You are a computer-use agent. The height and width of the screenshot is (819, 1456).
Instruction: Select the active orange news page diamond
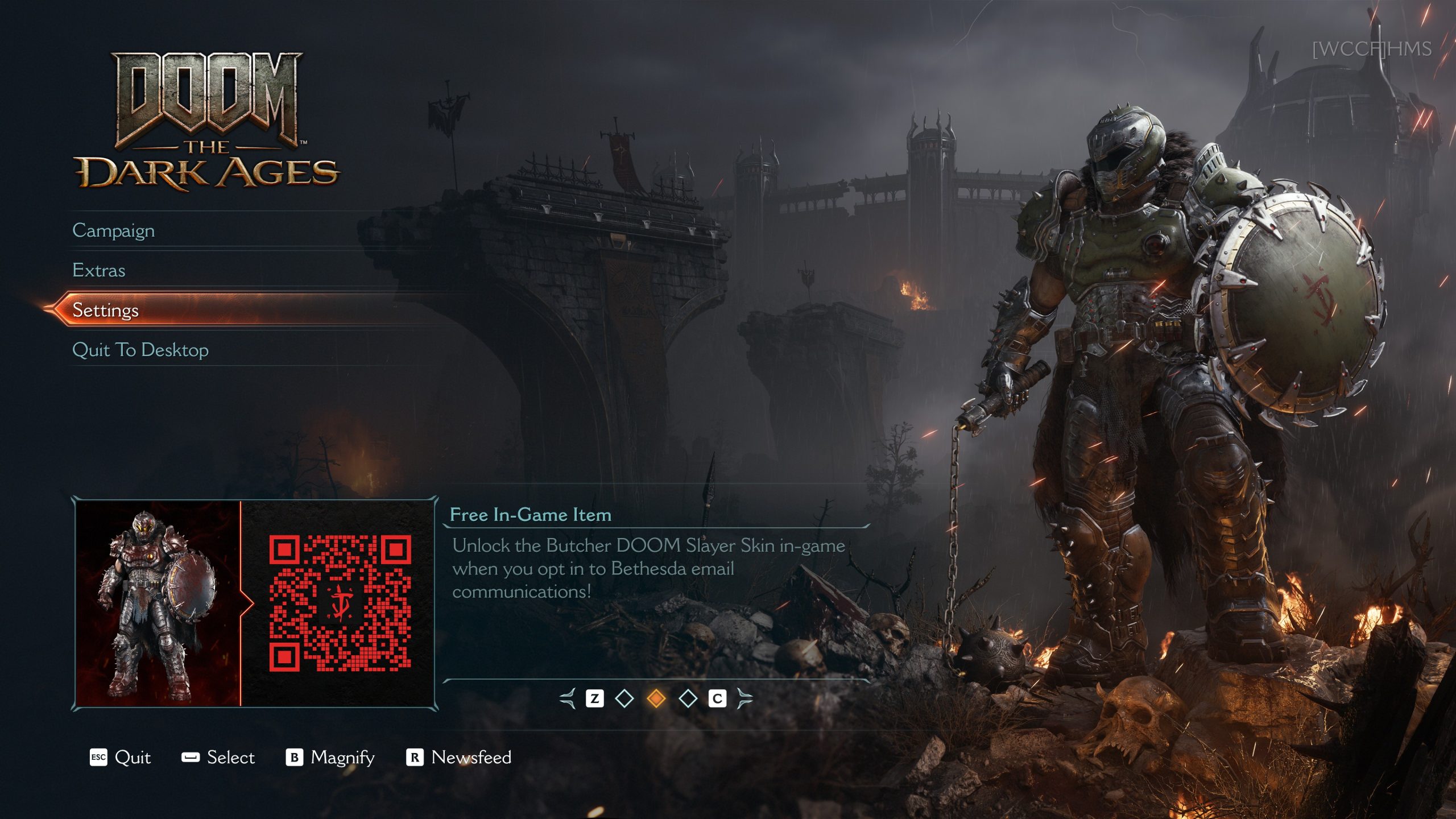(x=656, y=698)
